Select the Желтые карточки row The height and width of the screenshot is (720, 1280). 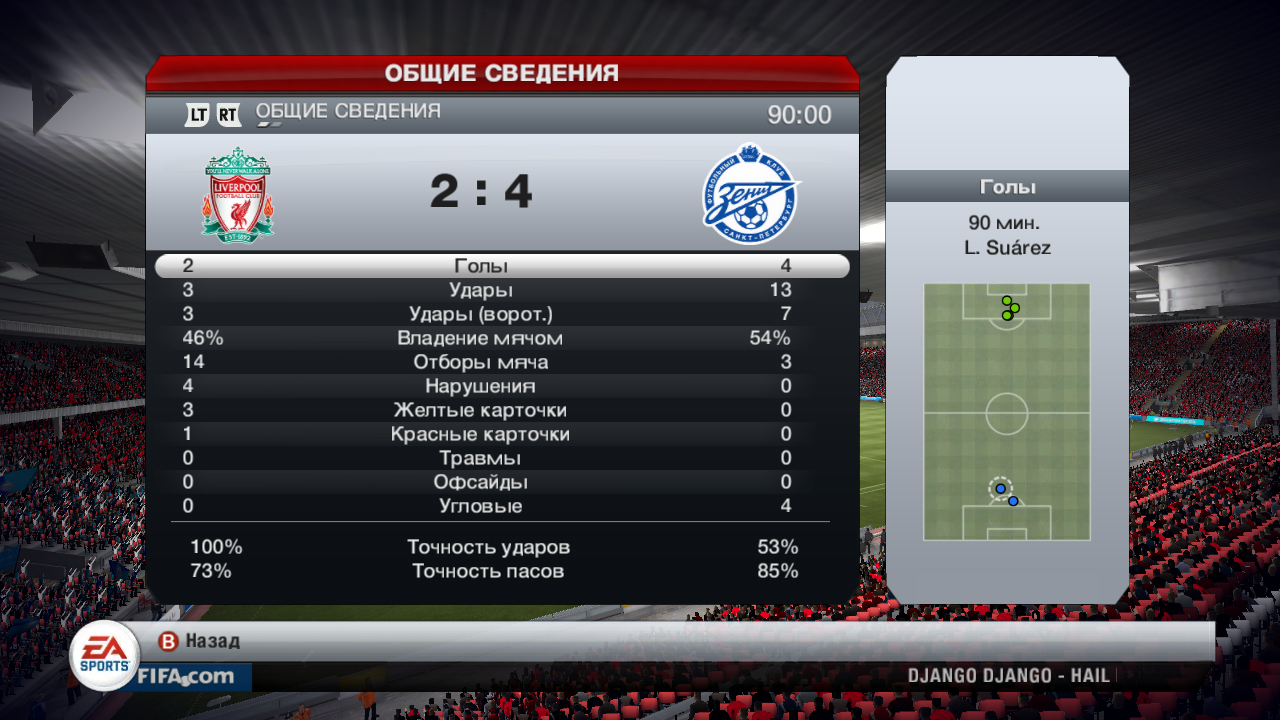point(481,410)
